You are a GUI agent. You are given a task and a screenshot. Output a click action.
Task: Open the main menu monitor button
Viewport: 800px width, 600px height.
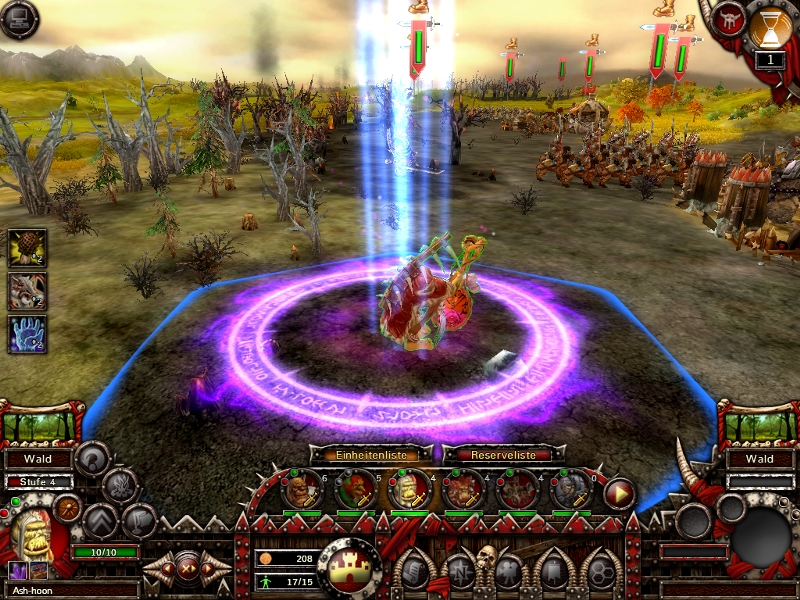point(19,19)
